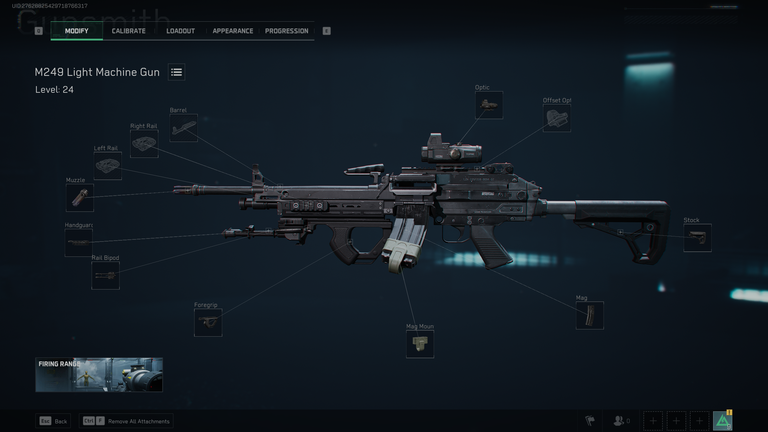
Task: Open the list icon beside the weapon name
Action: (x=176, y=72)
